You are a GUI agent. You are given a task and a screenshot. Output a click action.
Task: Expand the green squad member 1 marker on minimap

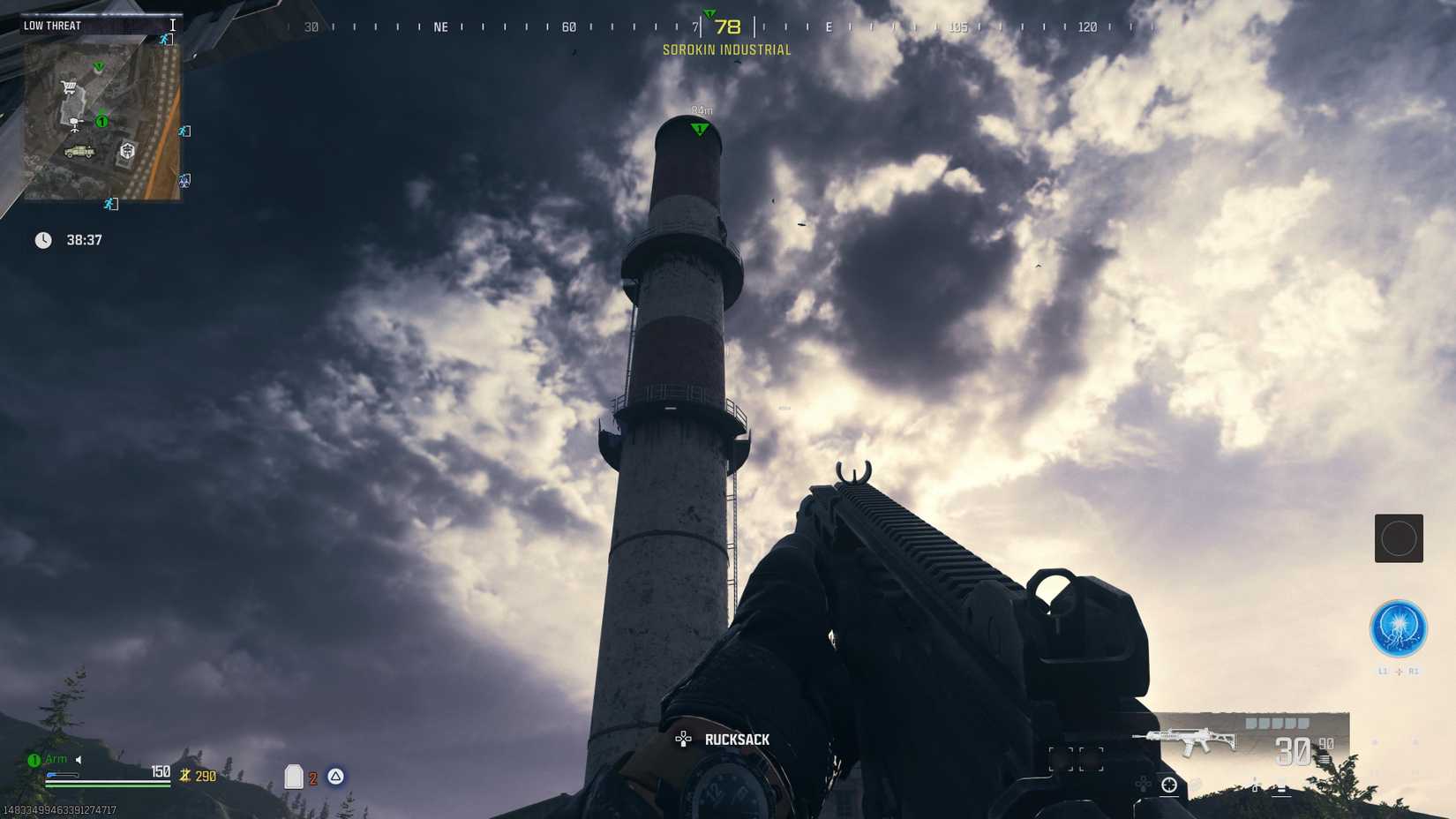102,121
